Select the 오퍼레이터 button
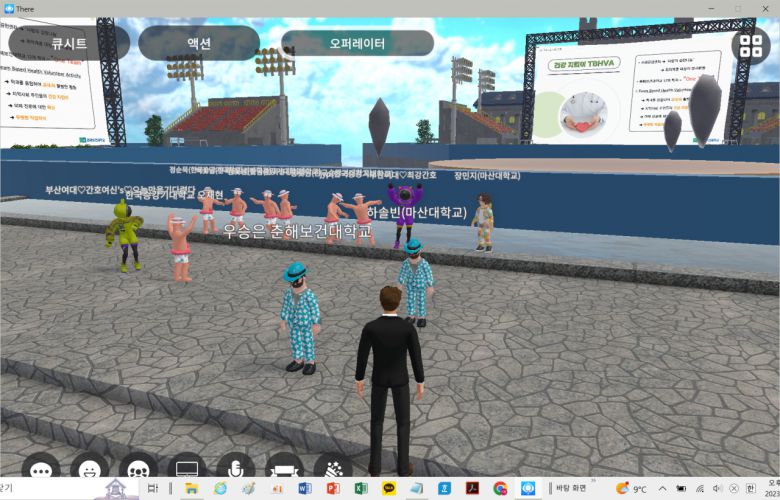 (x=357, y=44)
